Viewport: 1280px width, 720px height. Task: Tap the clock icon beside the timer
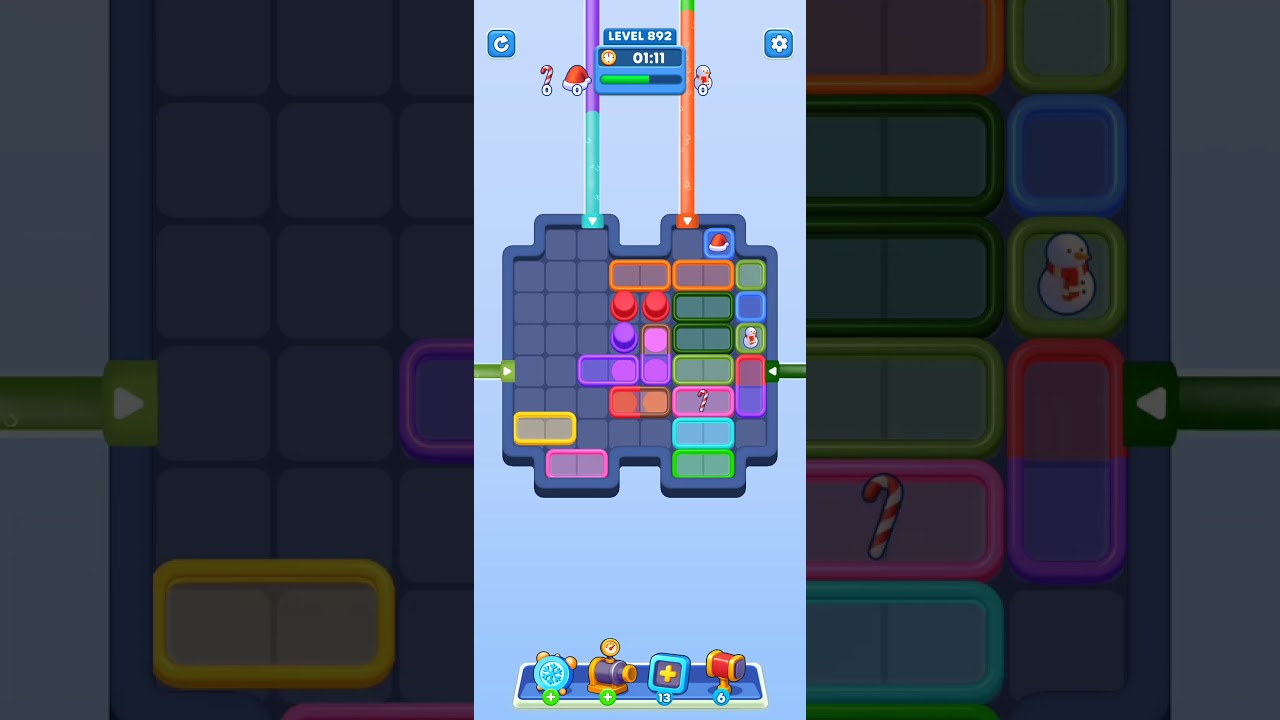tap(608, 58)
